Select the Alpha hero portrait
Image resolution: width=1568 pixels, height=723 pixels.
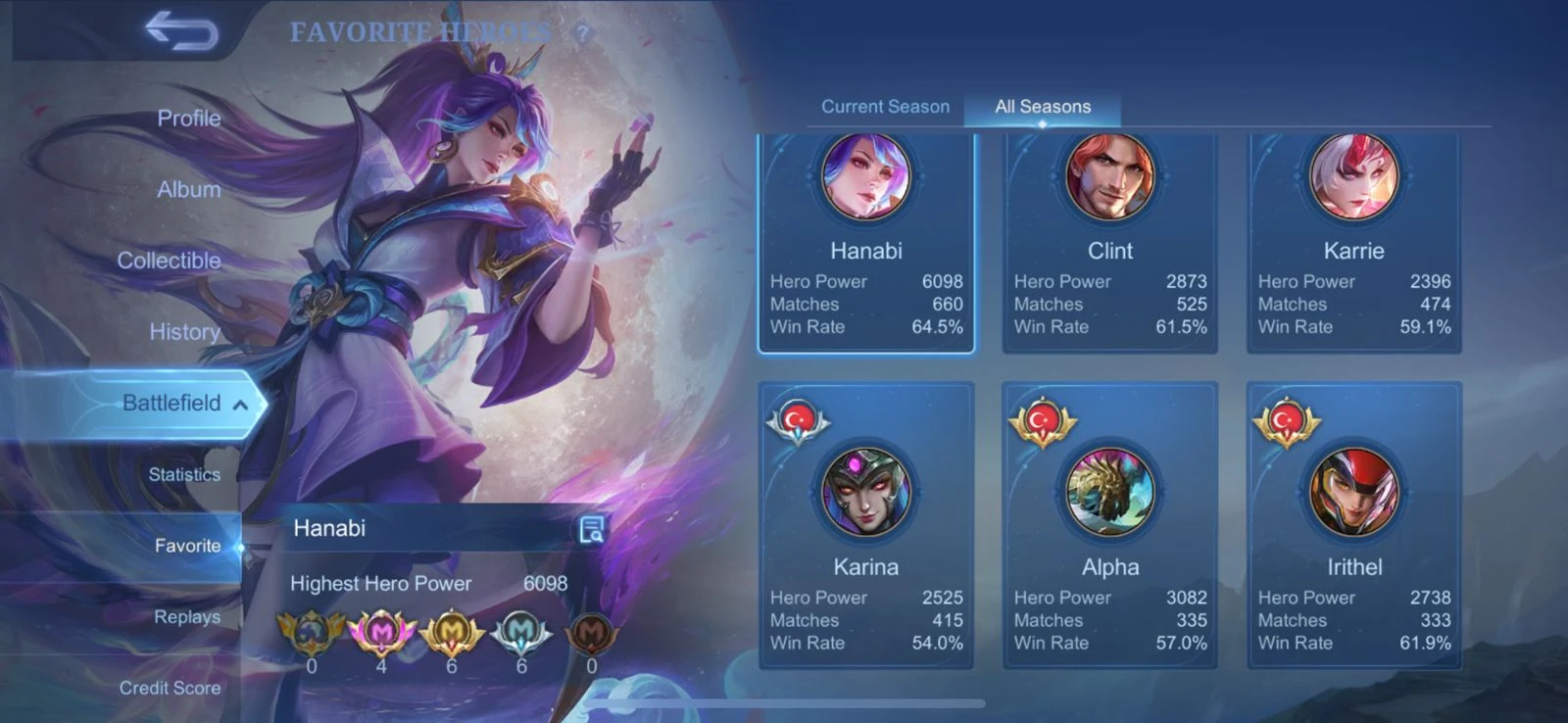pos(1109,493)
